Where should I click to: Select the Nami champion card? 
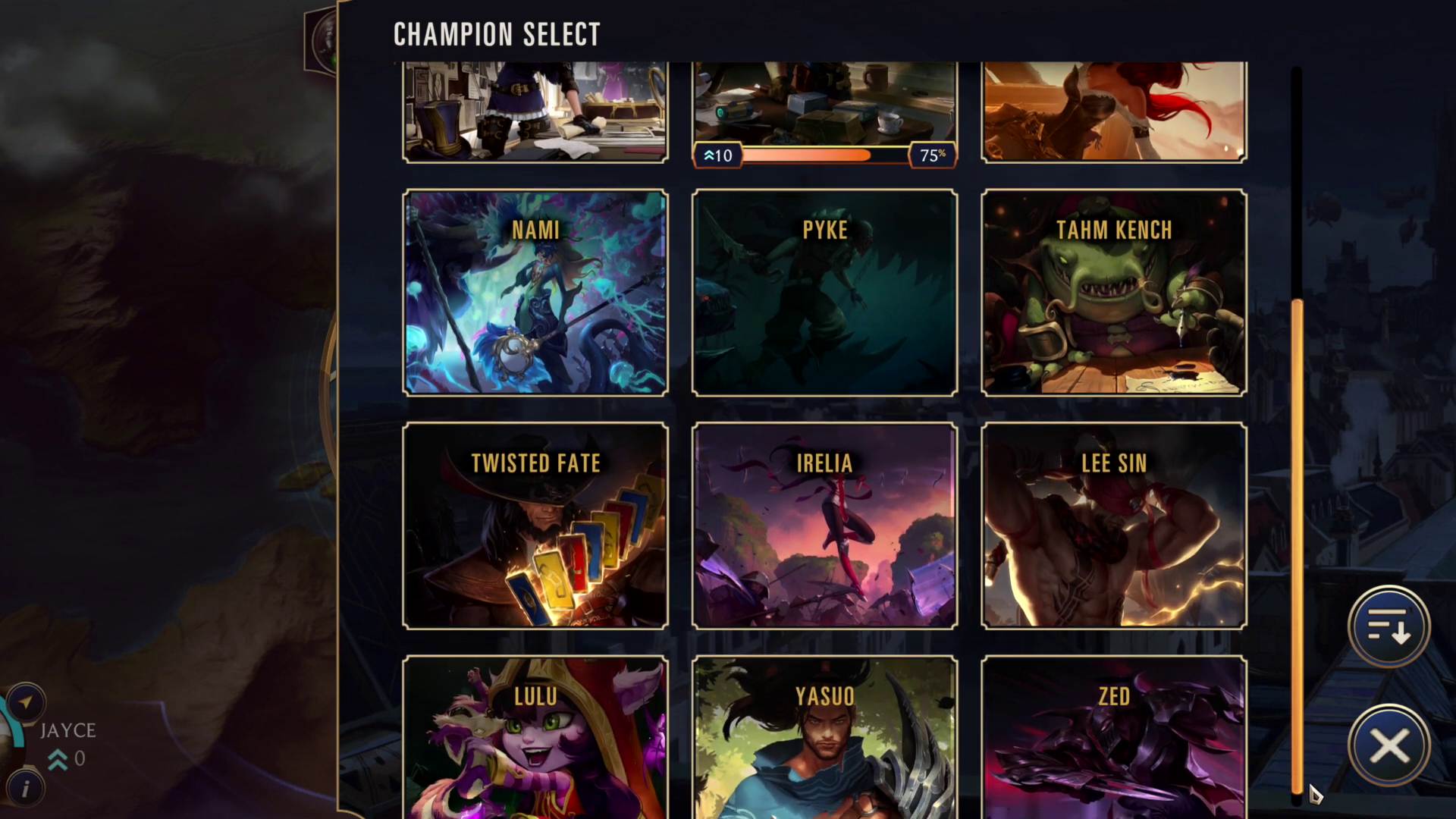click(x=535, y=293)
